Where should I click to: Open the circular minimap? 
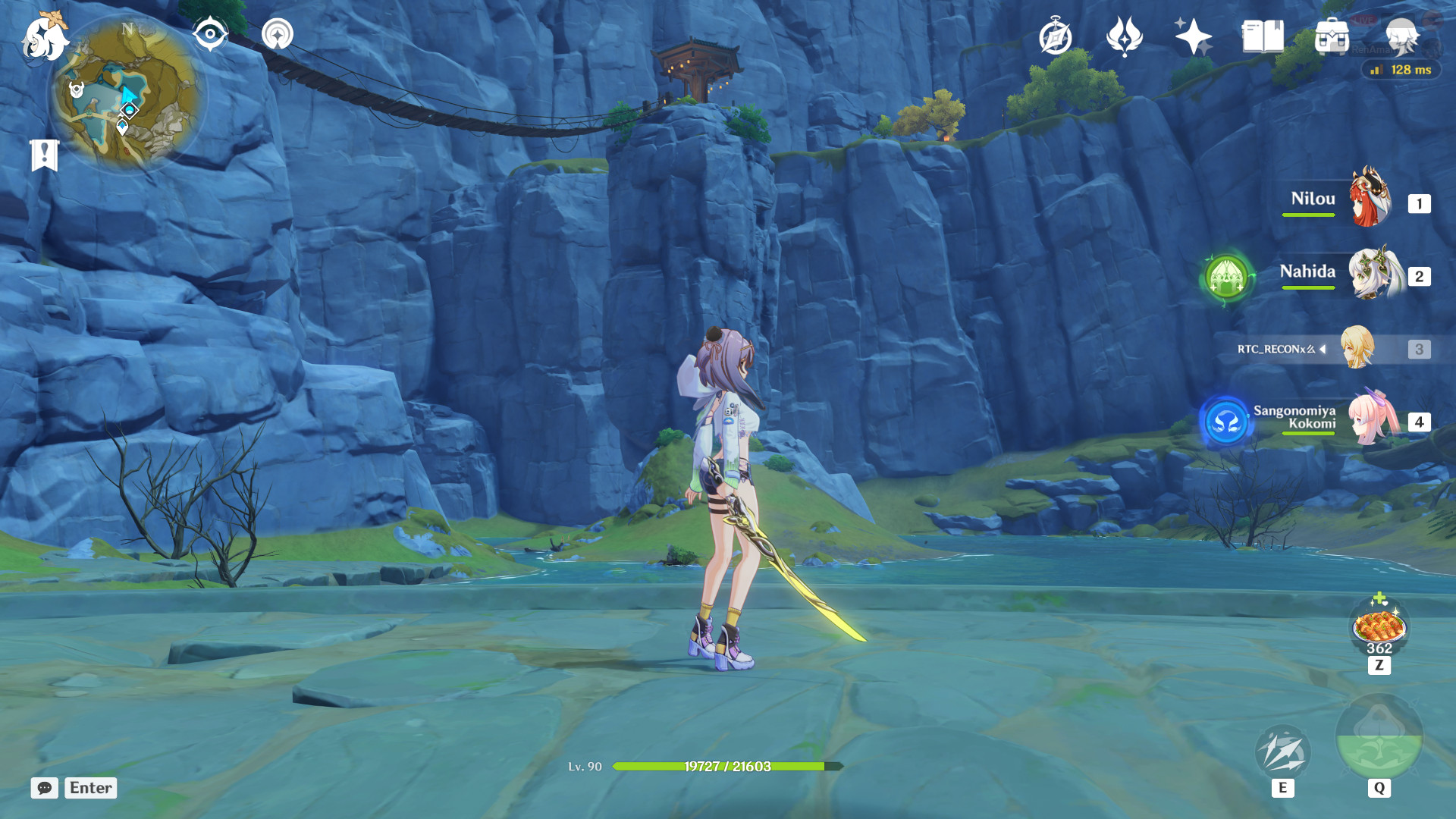(127, 93)
